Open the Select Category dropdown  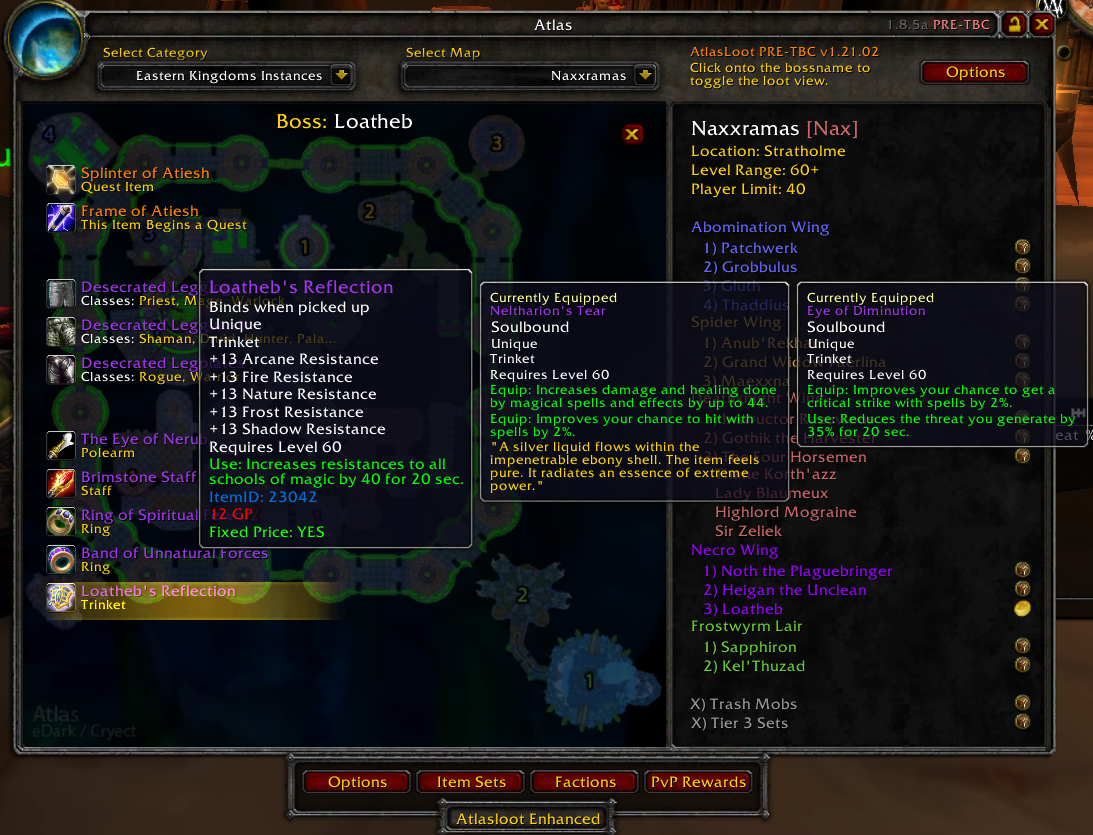pyautogui.click(x=341, y=75)
